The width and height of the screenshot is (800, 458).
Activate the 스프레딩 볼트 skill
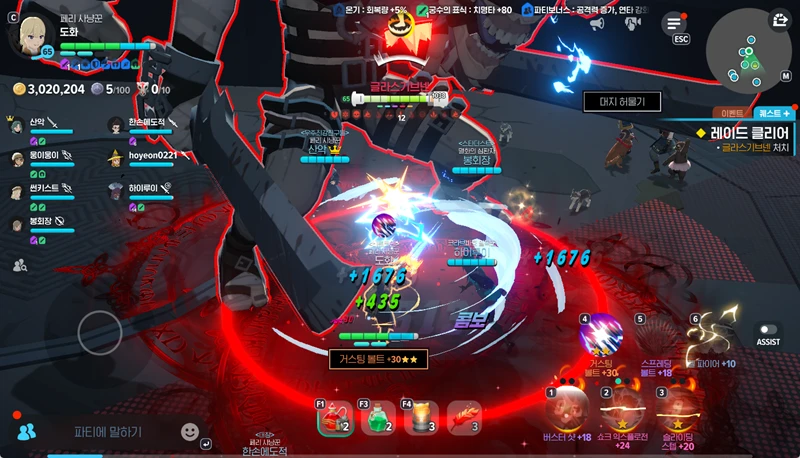click(x=656, y=335)
